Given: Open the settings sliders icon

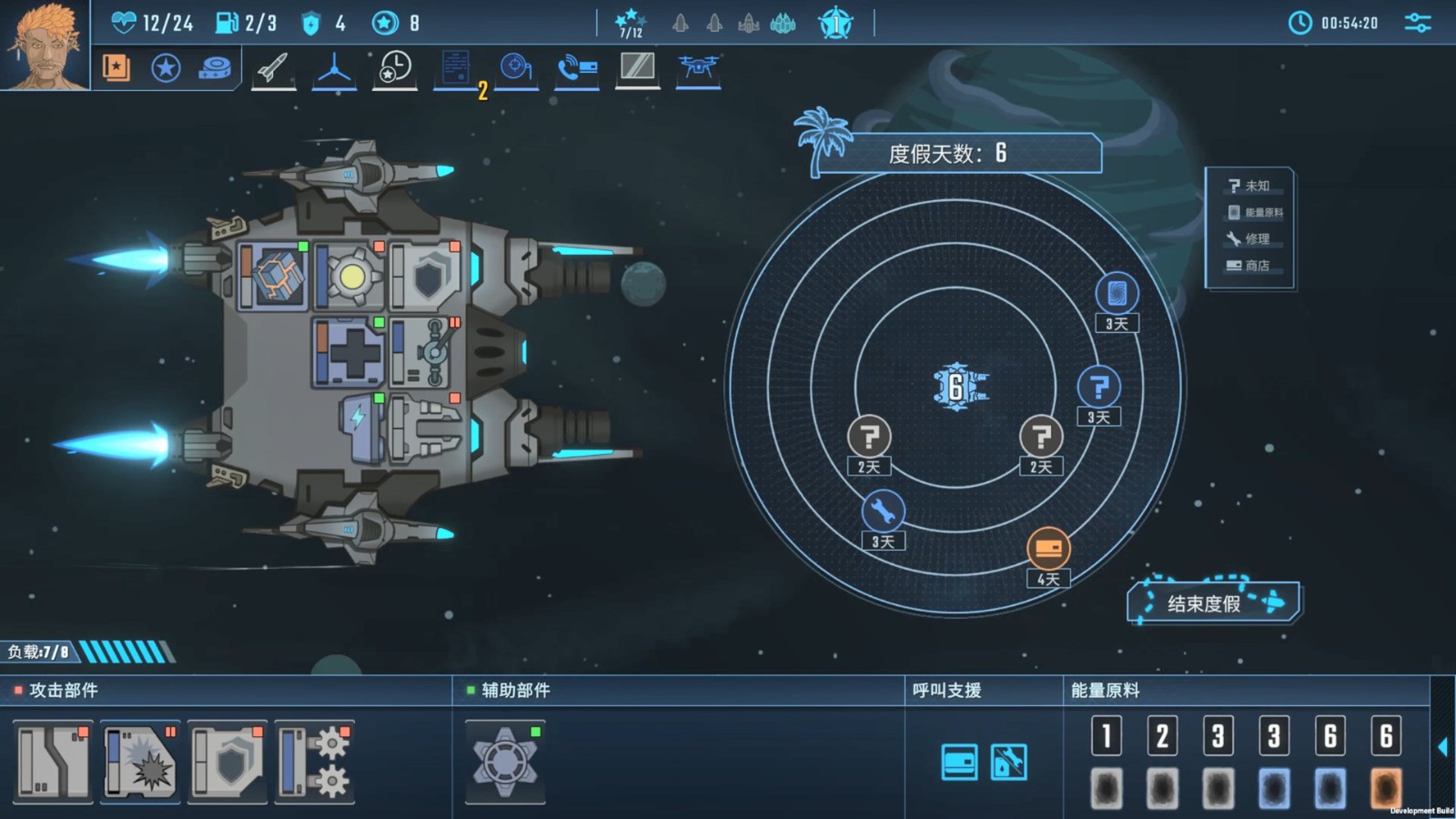Looking at the screenshot, I should (x=1417, y=24).
